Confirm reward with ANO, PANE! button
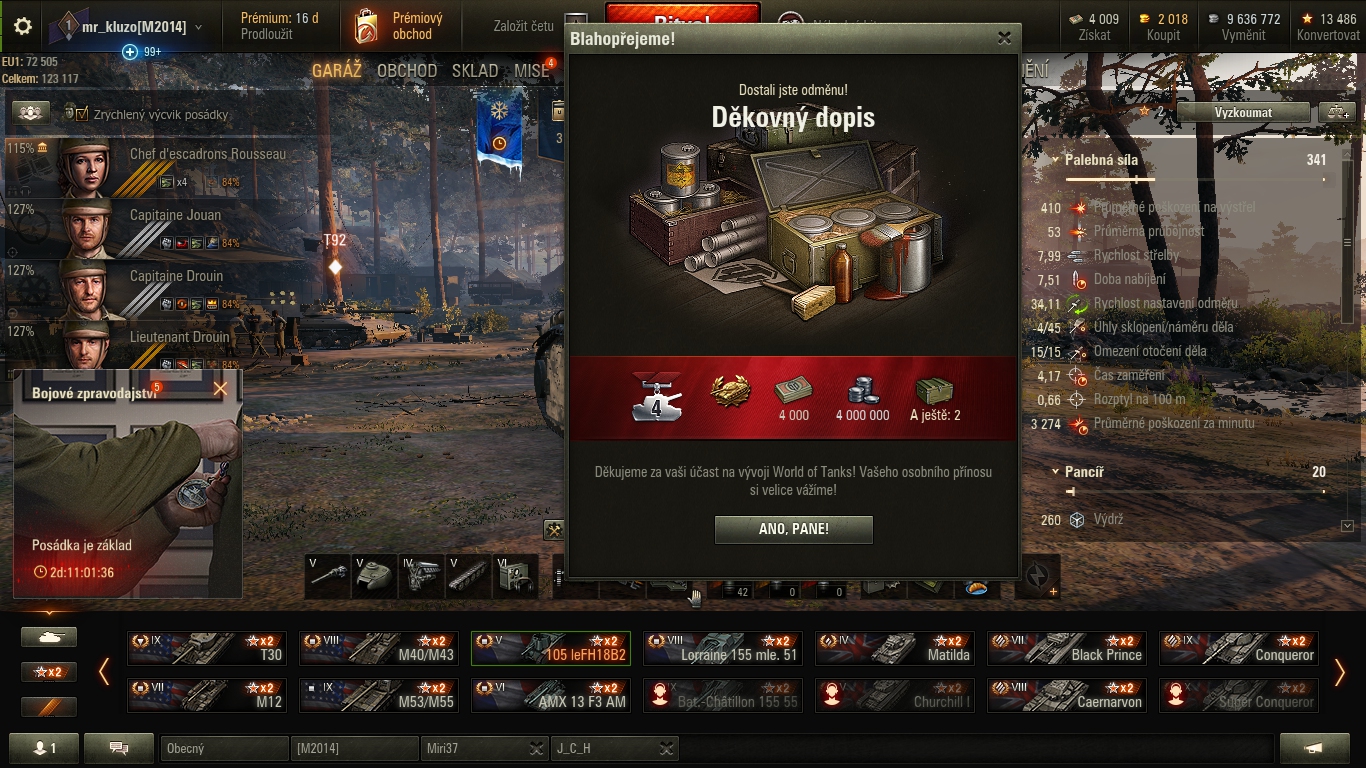This screenshot has height=768, width=1366. [793, 529]
